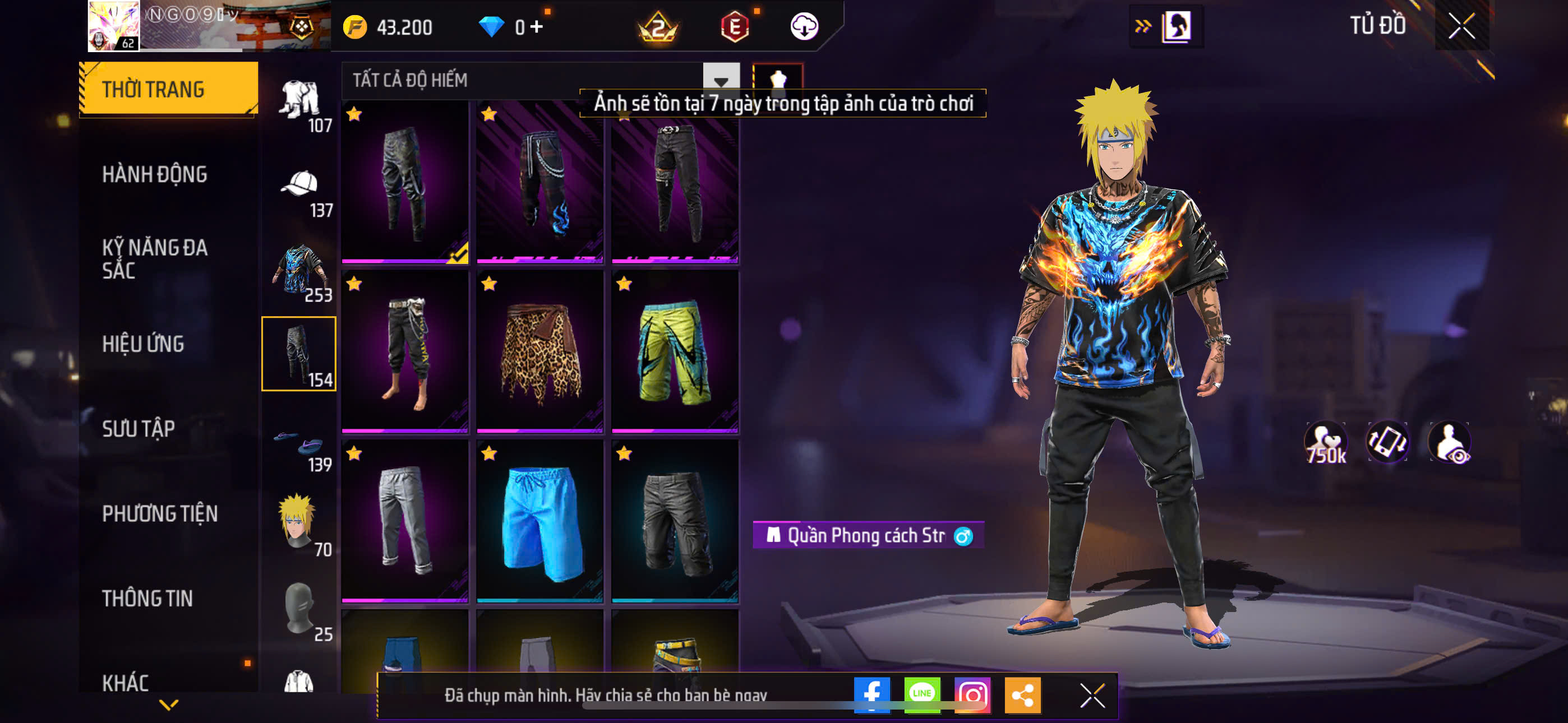Open the Hành Động menu tab

(x=155, y=174)
